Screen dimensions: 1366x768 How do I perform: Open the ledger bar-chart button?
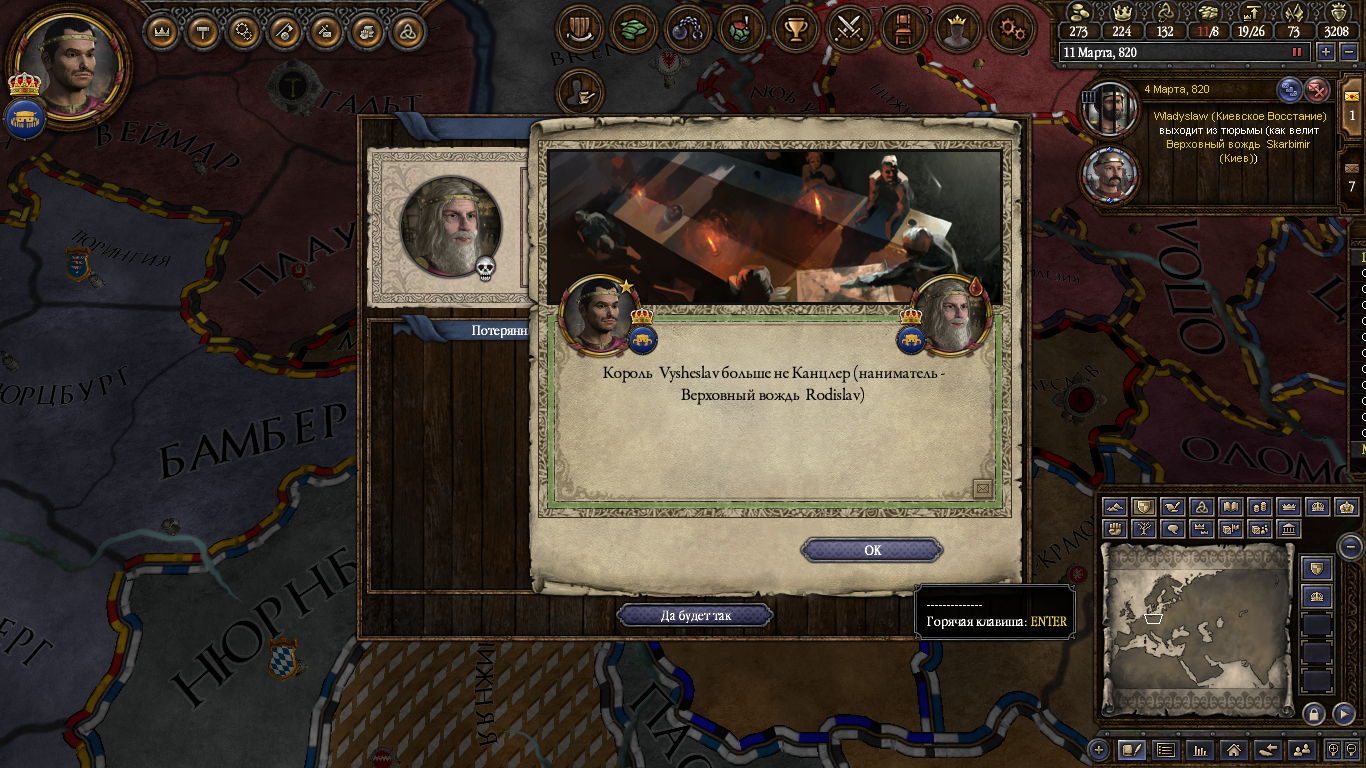click(1199, 749)
